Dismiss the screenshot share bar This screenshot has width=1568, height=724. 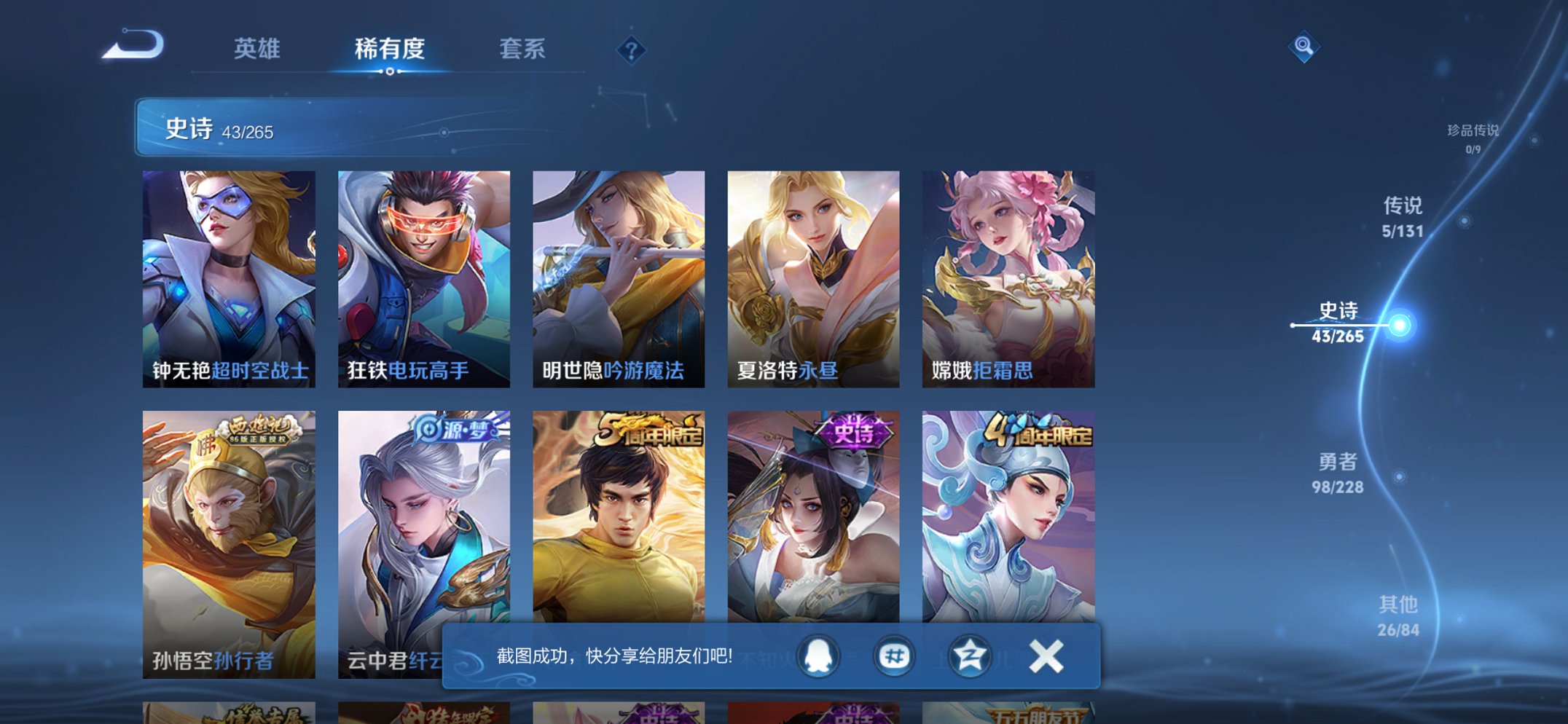(1048, 656)
